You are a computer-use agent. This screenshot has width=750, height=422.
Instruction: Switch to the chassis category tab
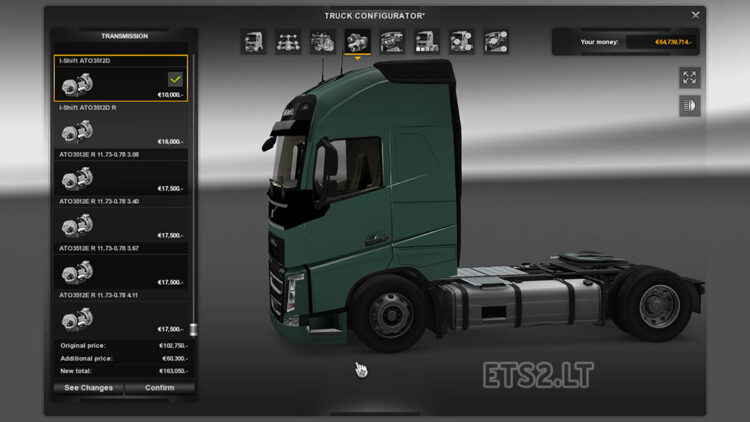288,42
